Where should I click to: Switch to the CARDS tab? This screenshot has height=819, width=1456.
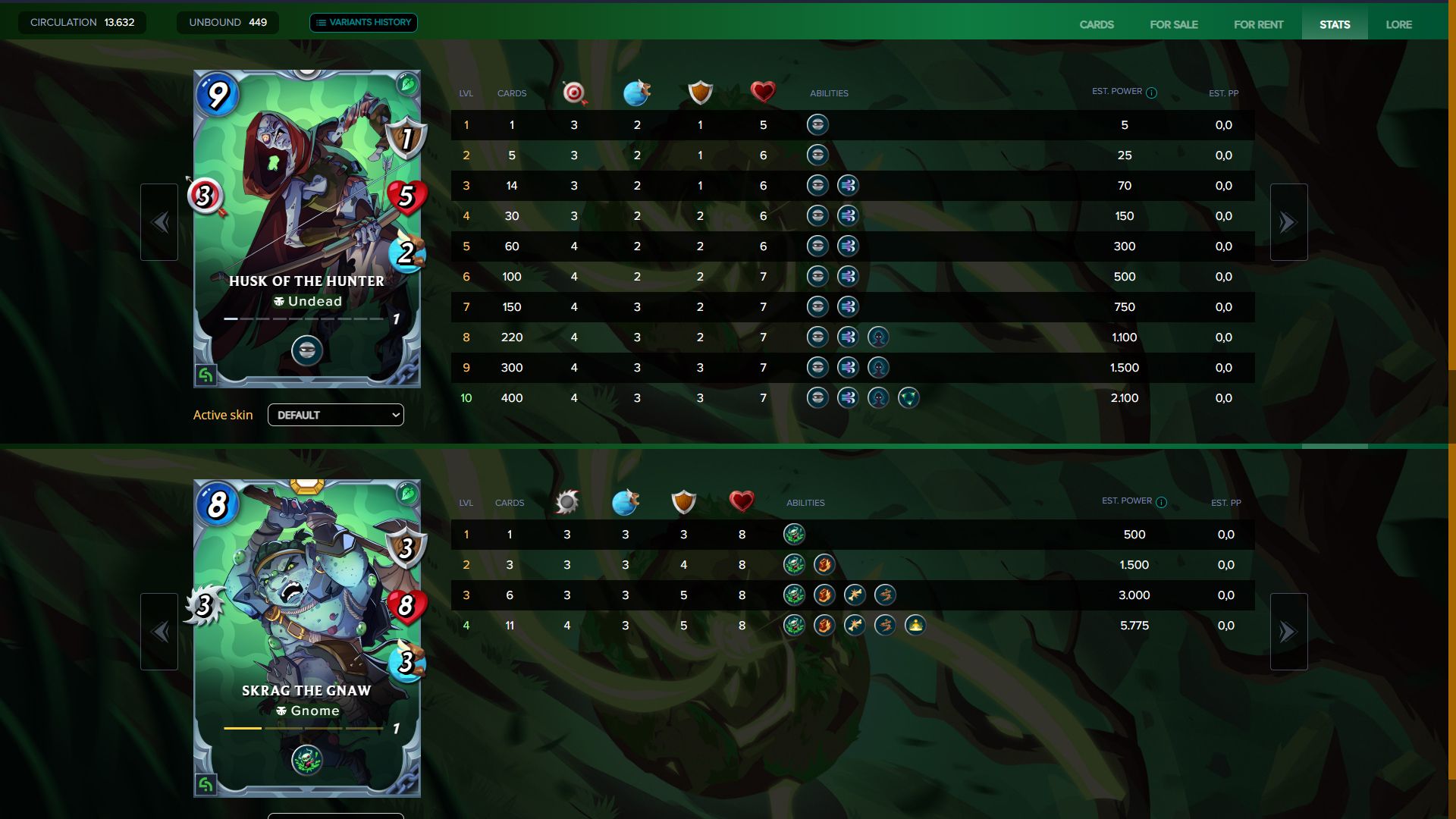pos(1095,24)
